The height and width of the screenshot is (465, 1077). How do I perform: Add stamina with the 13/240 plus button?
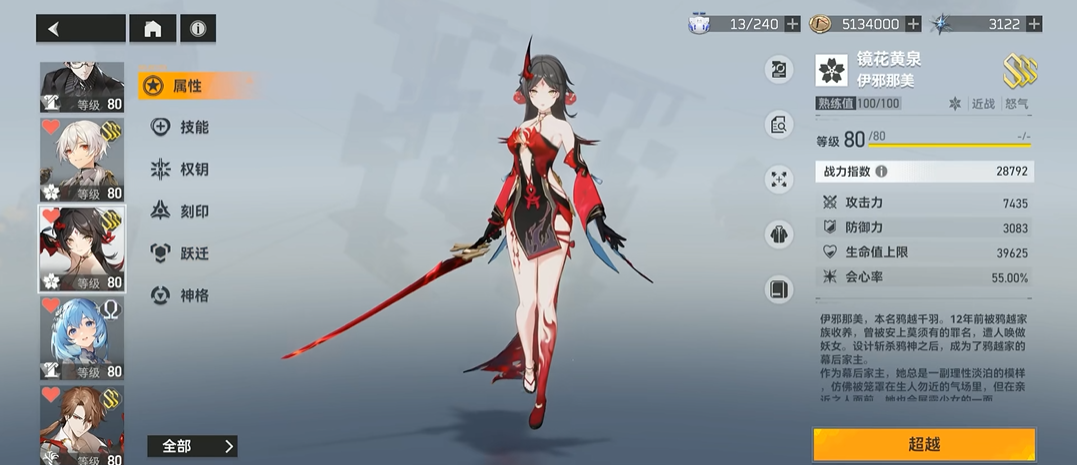[792, 24]
